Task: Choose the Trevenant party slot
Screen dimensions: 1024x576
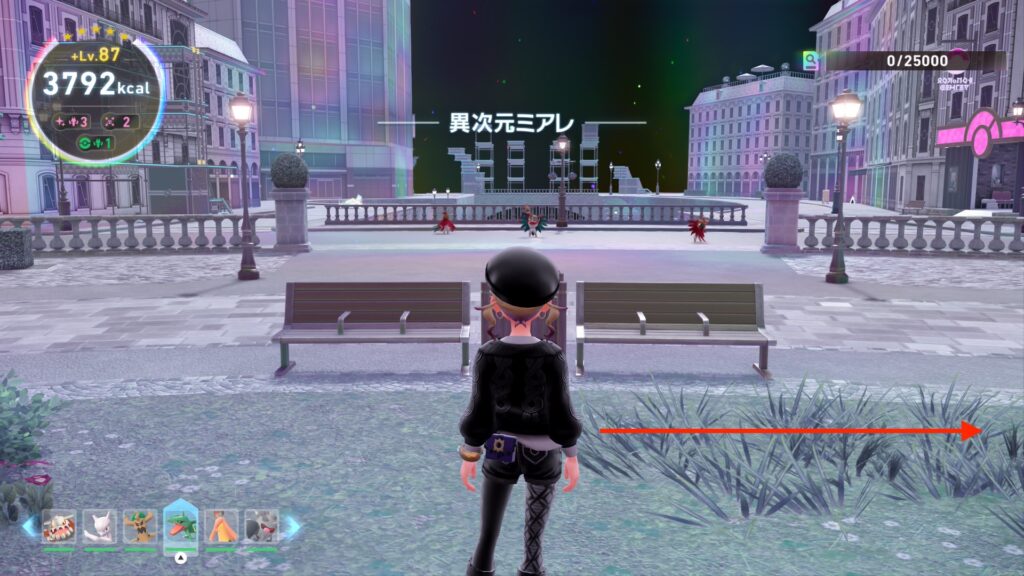Action: tap(140, 525)
